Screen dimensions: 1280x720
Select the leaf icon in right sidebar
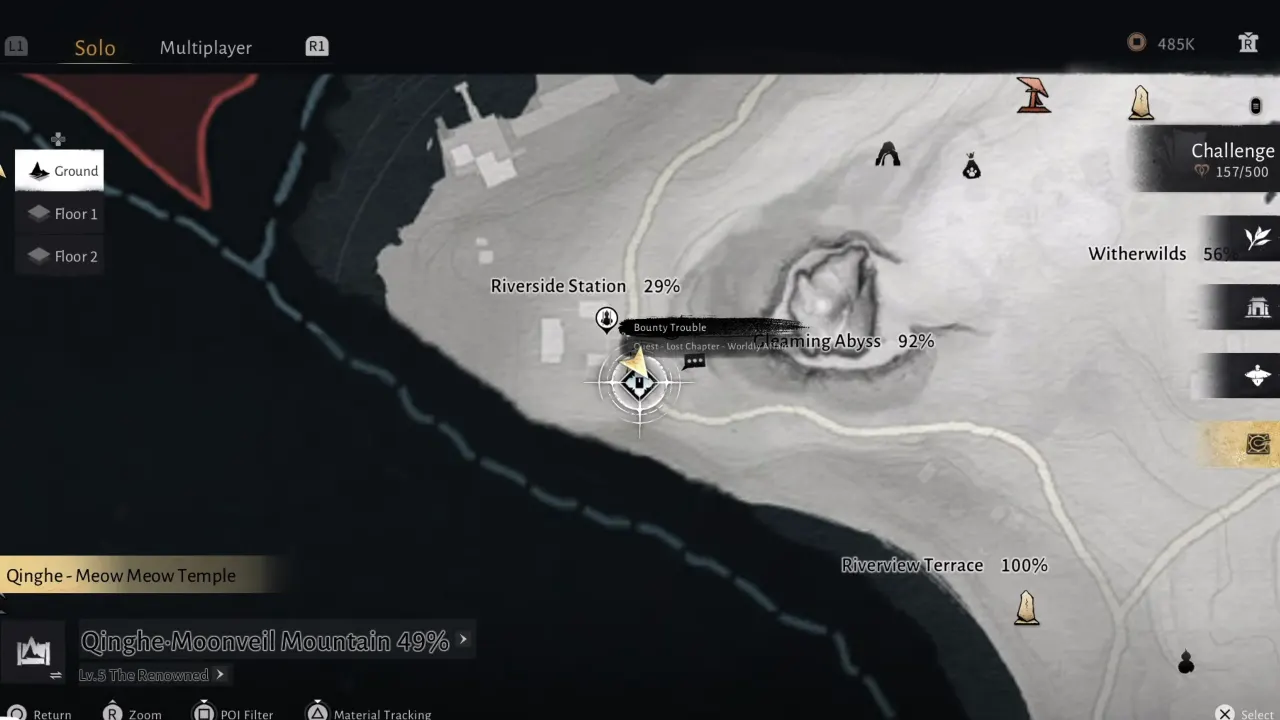coord(1259,238)
